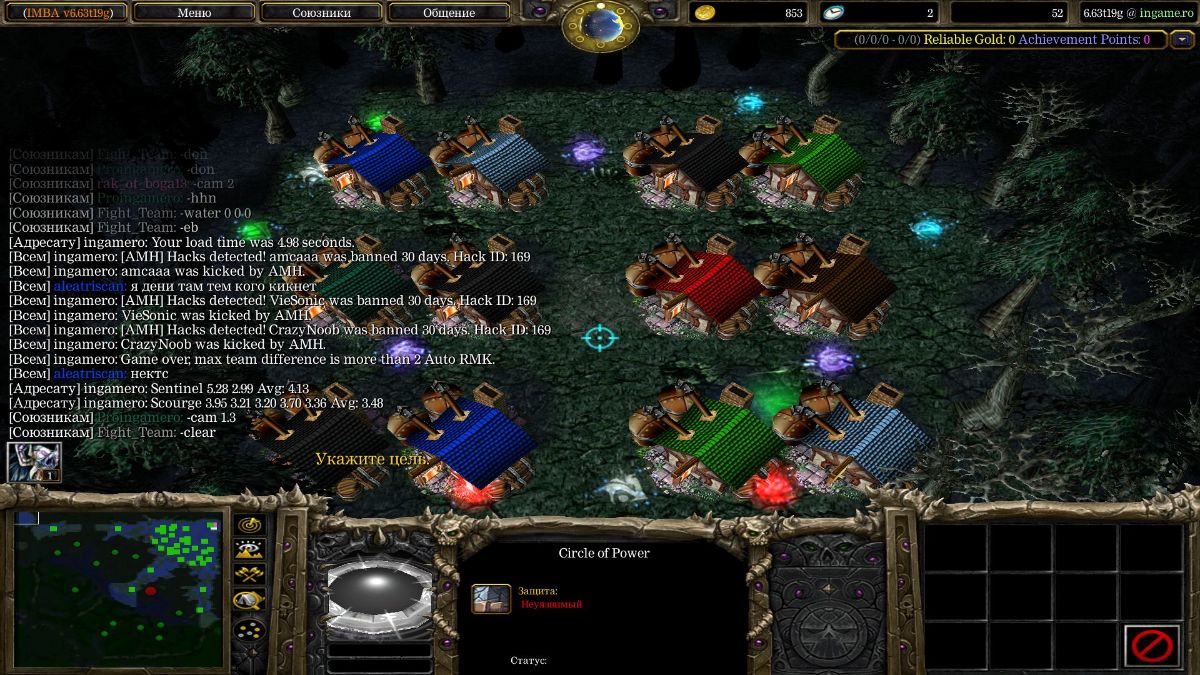Viewport: 1200px width, 675px height.
Task: Open the Меню game menu
Action: [193, 13]
